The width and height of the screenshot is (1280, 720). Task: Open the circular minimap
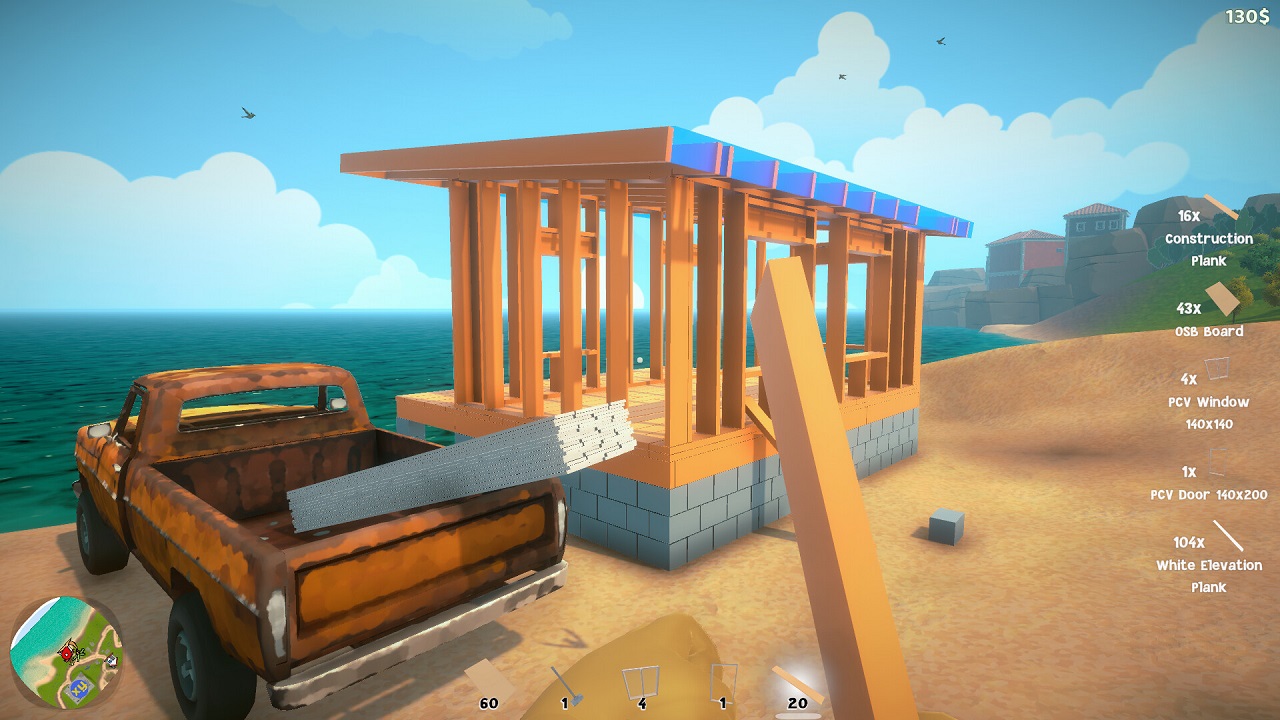click(66, 652)
